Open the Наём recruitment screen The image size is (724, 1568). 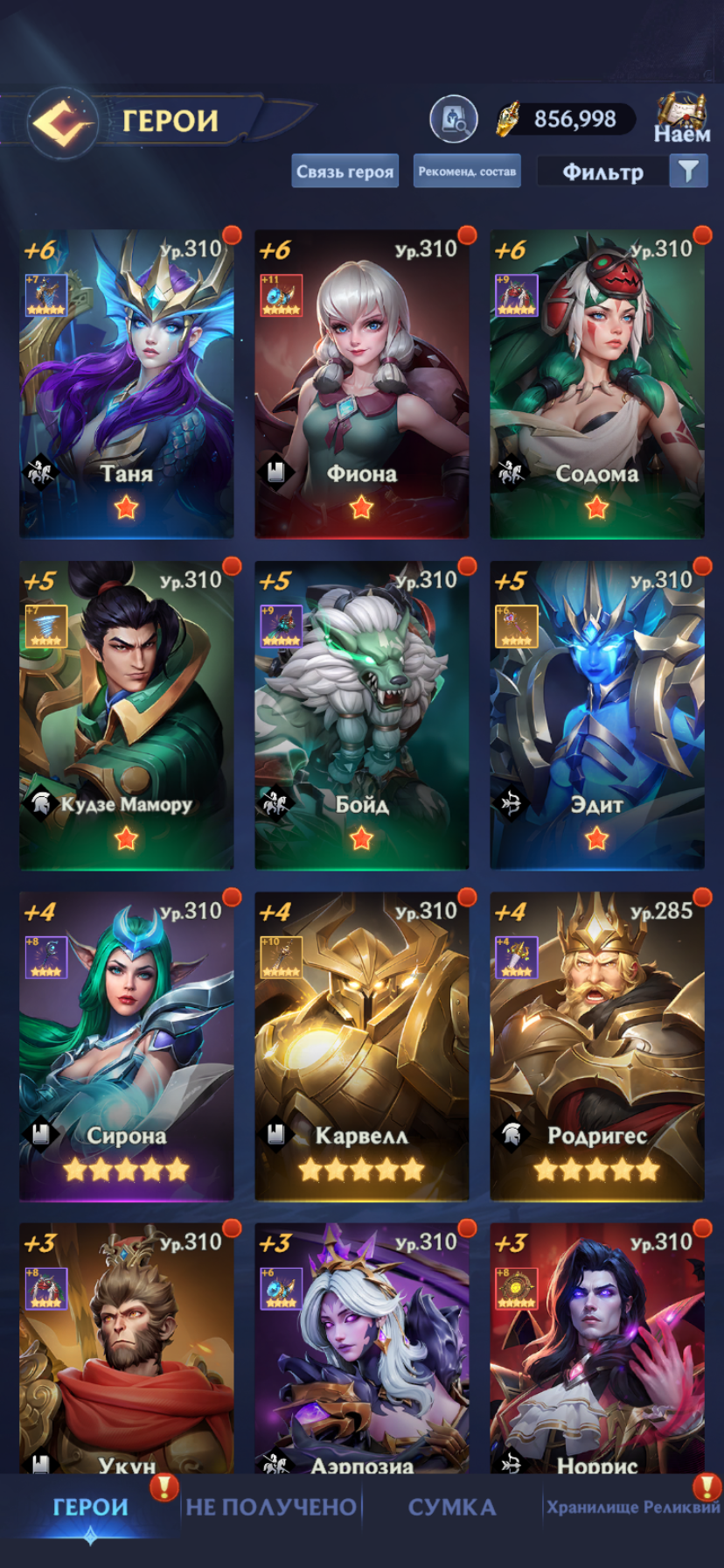pyautogui.click(x=682, y=118)
